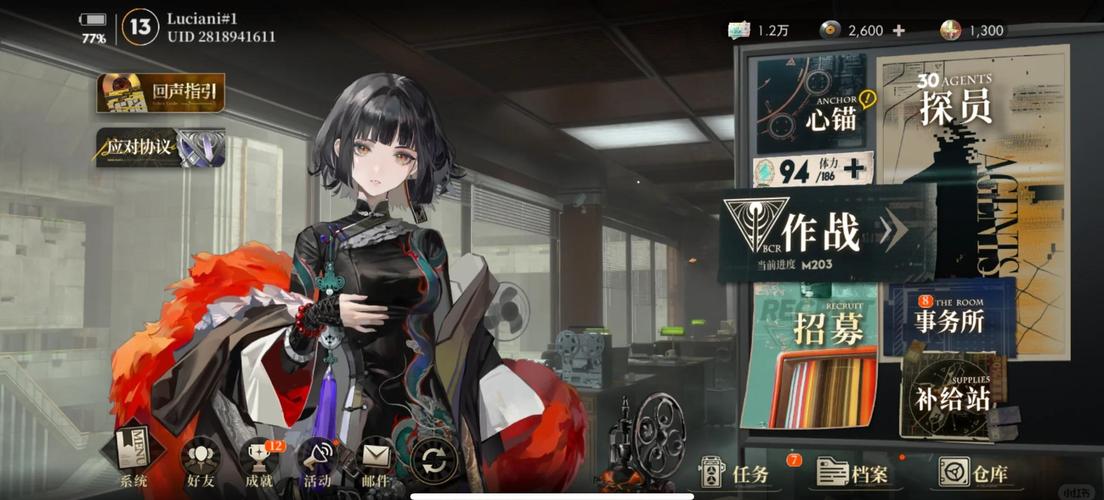Open the 应对协议 banner
This screenshot has width=1104, height=500.
point(160,147)
